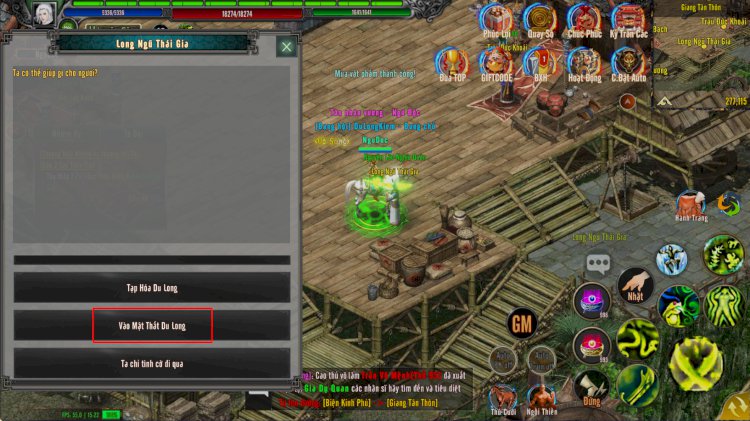The width and height of the screenshot is (750, 421).
Task: Open the Kỳ Trân Các shop
Action: pos(629,20)
